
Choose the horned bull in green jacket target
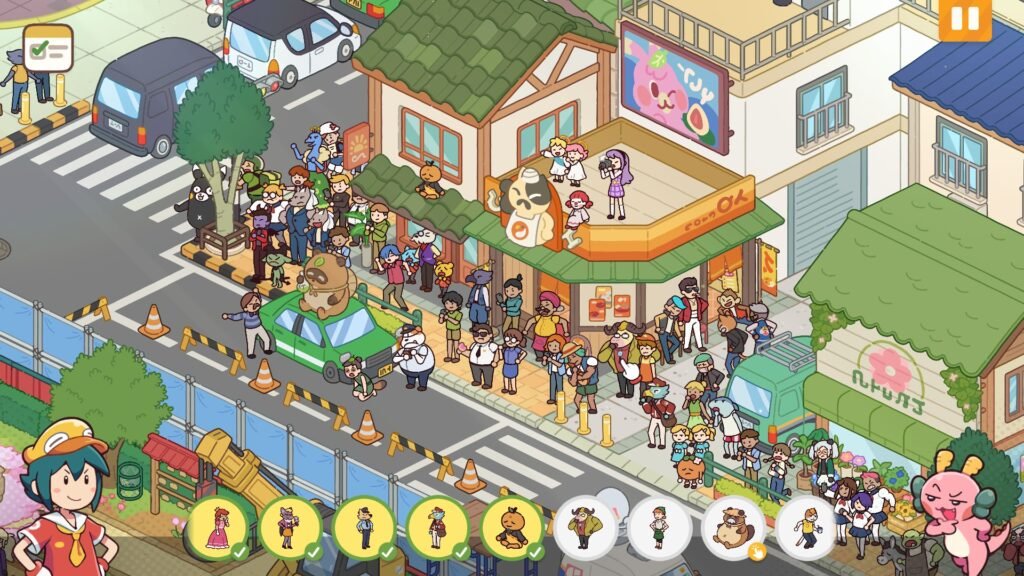585,527
